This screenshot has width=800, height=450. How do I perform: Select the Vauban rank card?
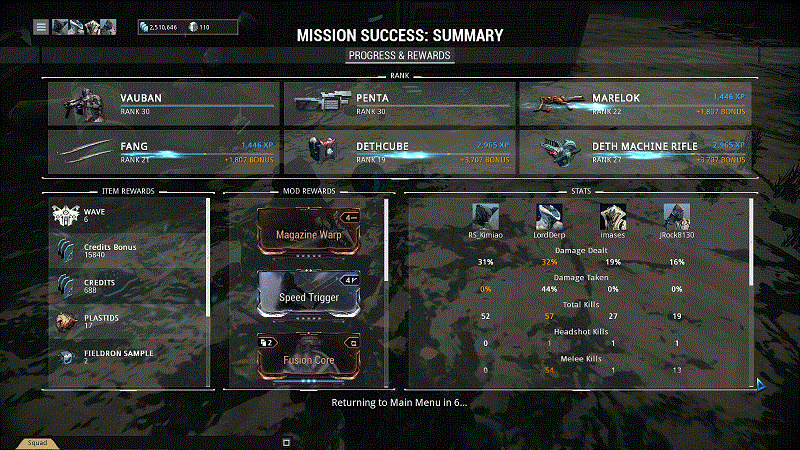(162, 103)
